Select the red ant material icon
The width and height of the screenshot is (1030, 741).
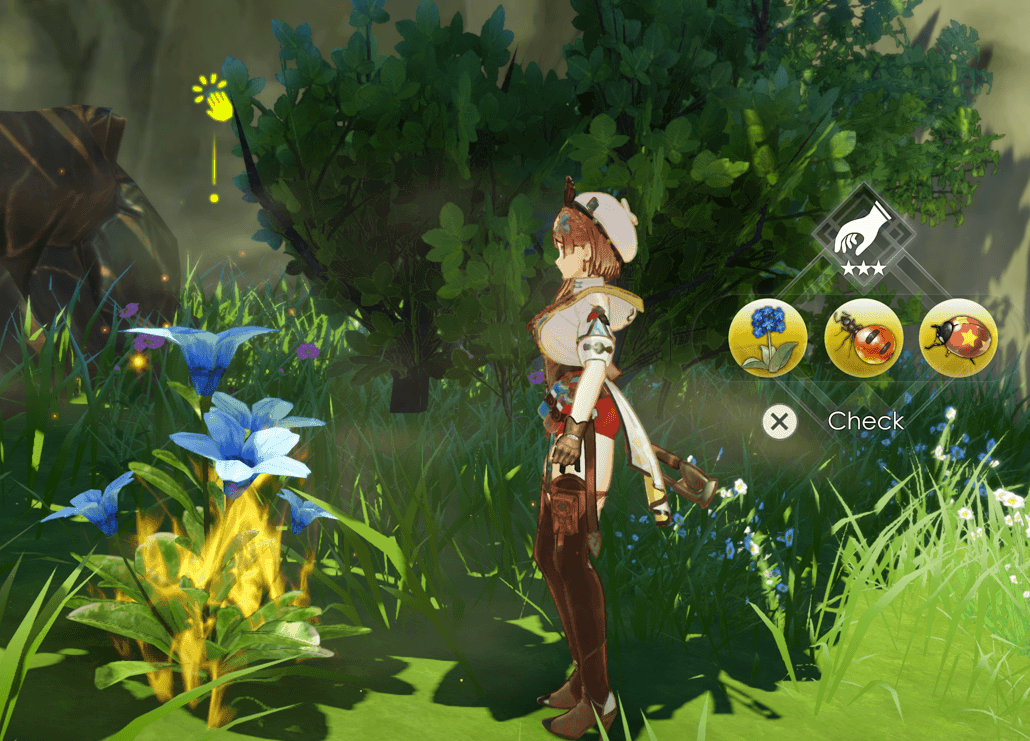coord(863,338)
